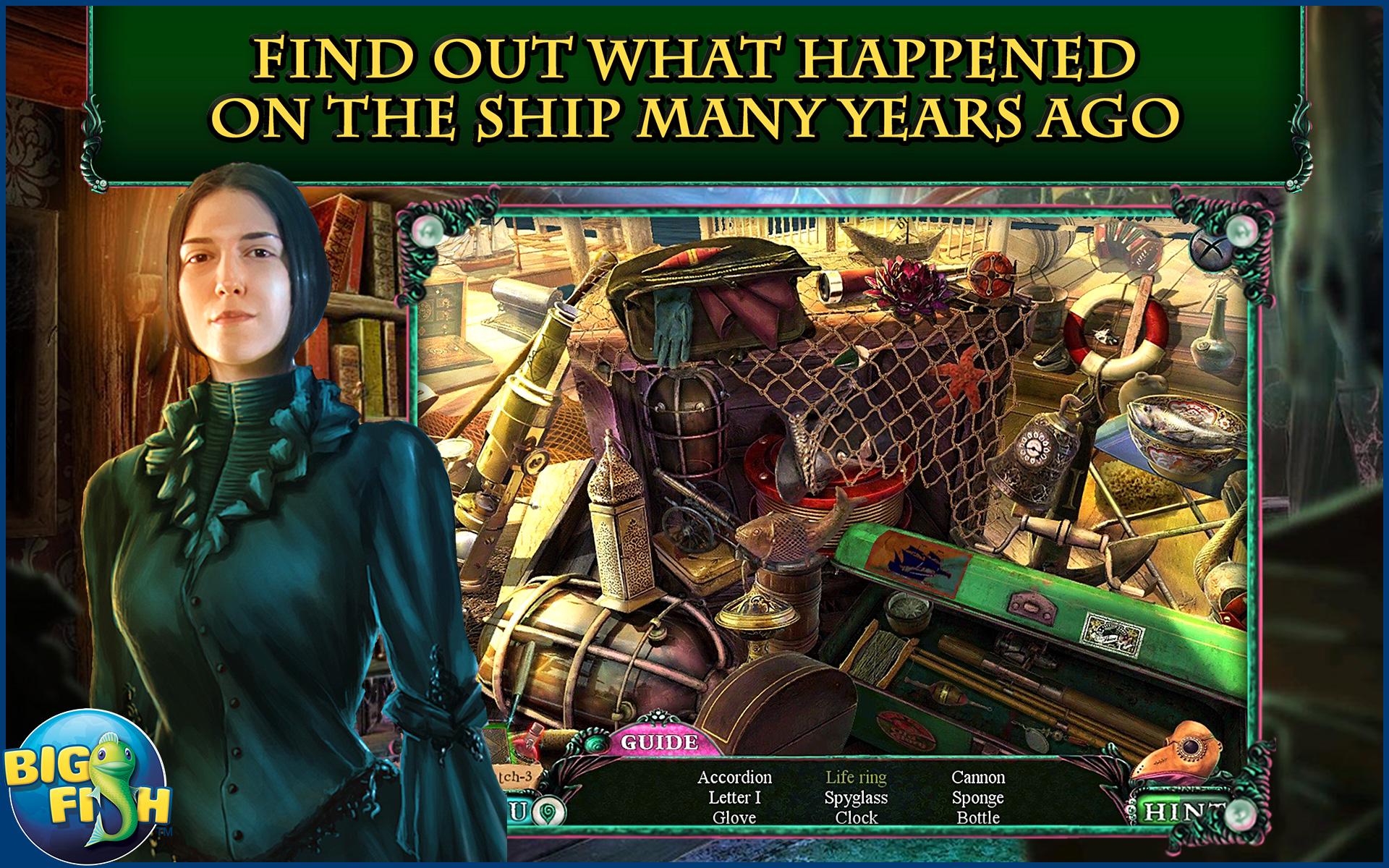This screenshot has width=1389, height=868.
Task: Select highlighted 'Life ring' in the word list
Action: 856,778
